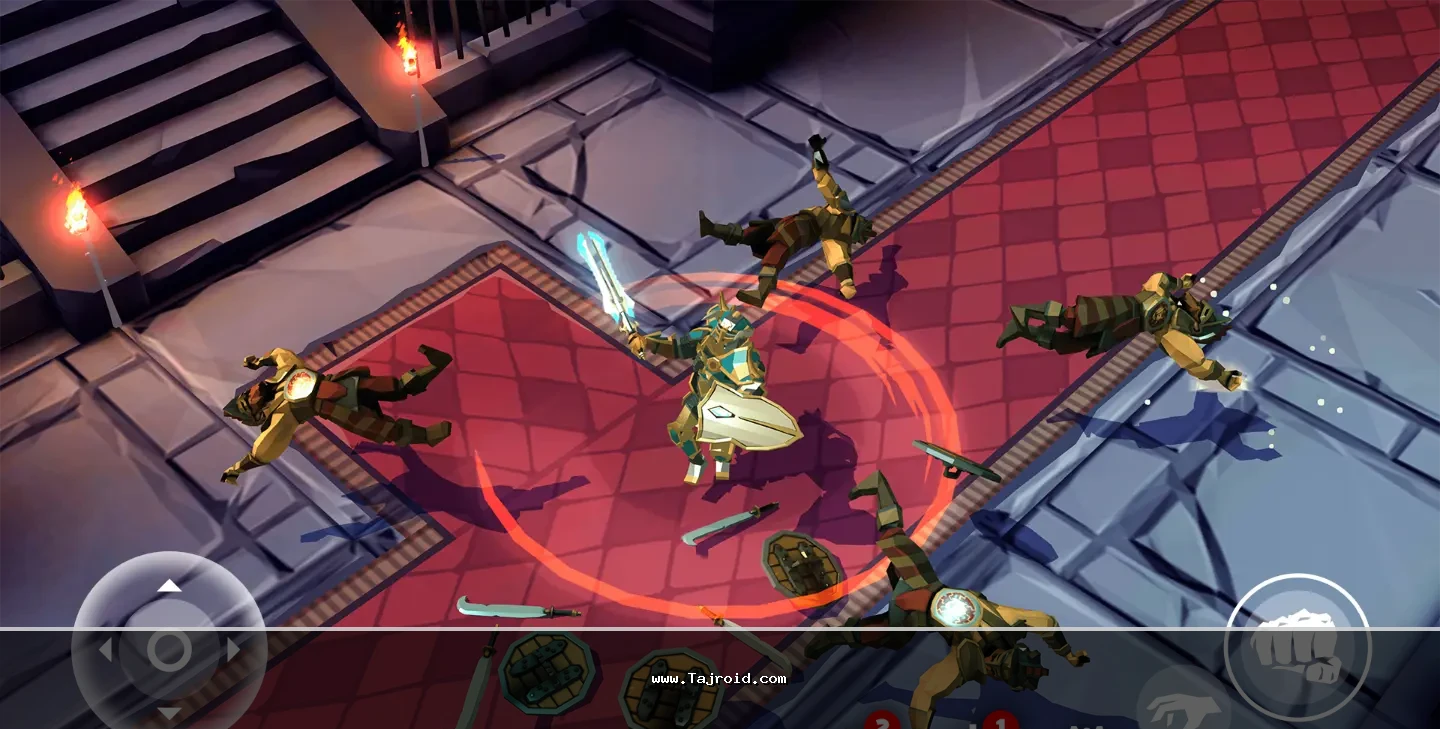Click the joystick's down arrow
This screenshot has height=729, width=1440.
170,713
